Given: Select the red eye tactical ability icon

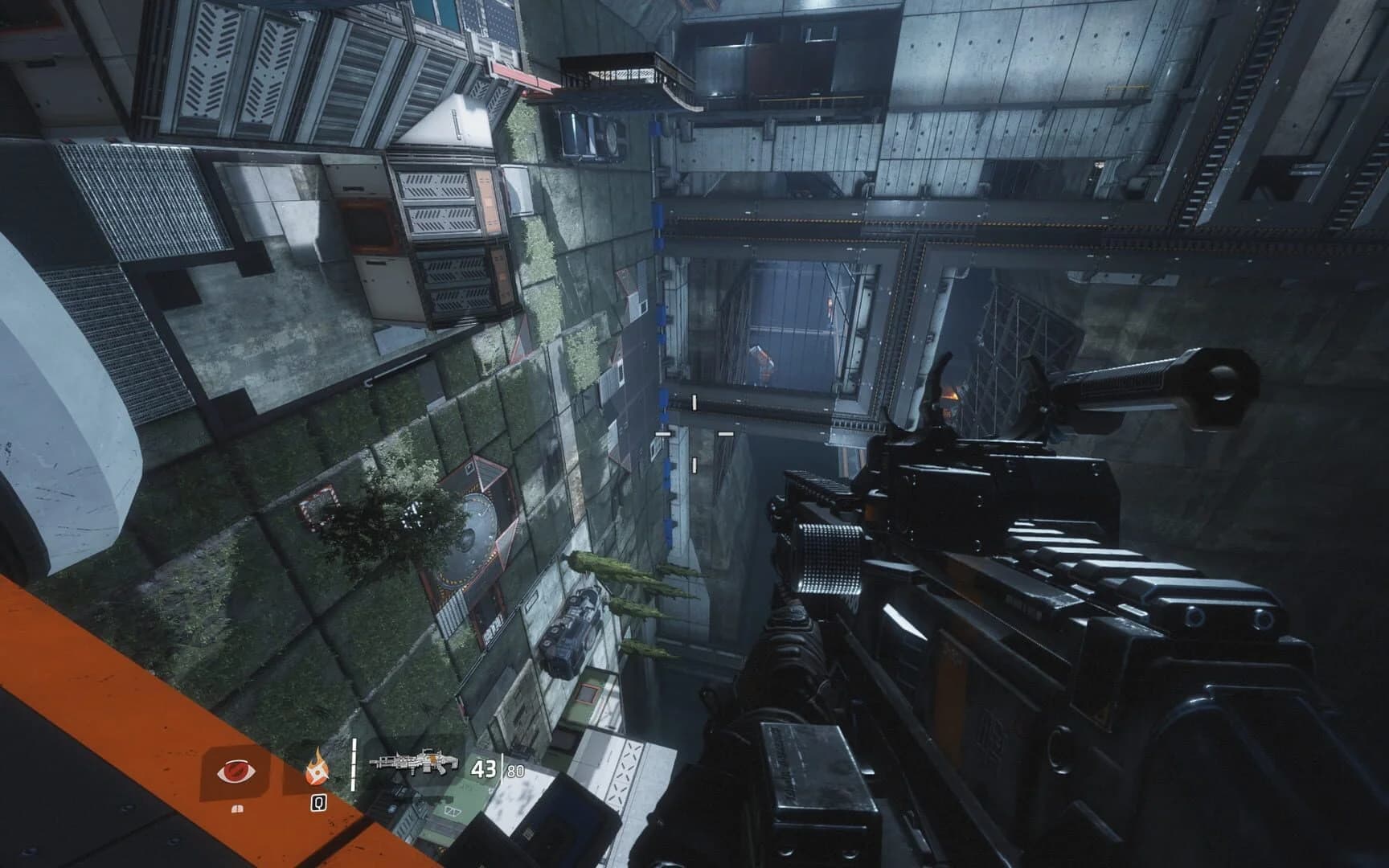Looking at the screenshot, I should (x=237, y=771).
